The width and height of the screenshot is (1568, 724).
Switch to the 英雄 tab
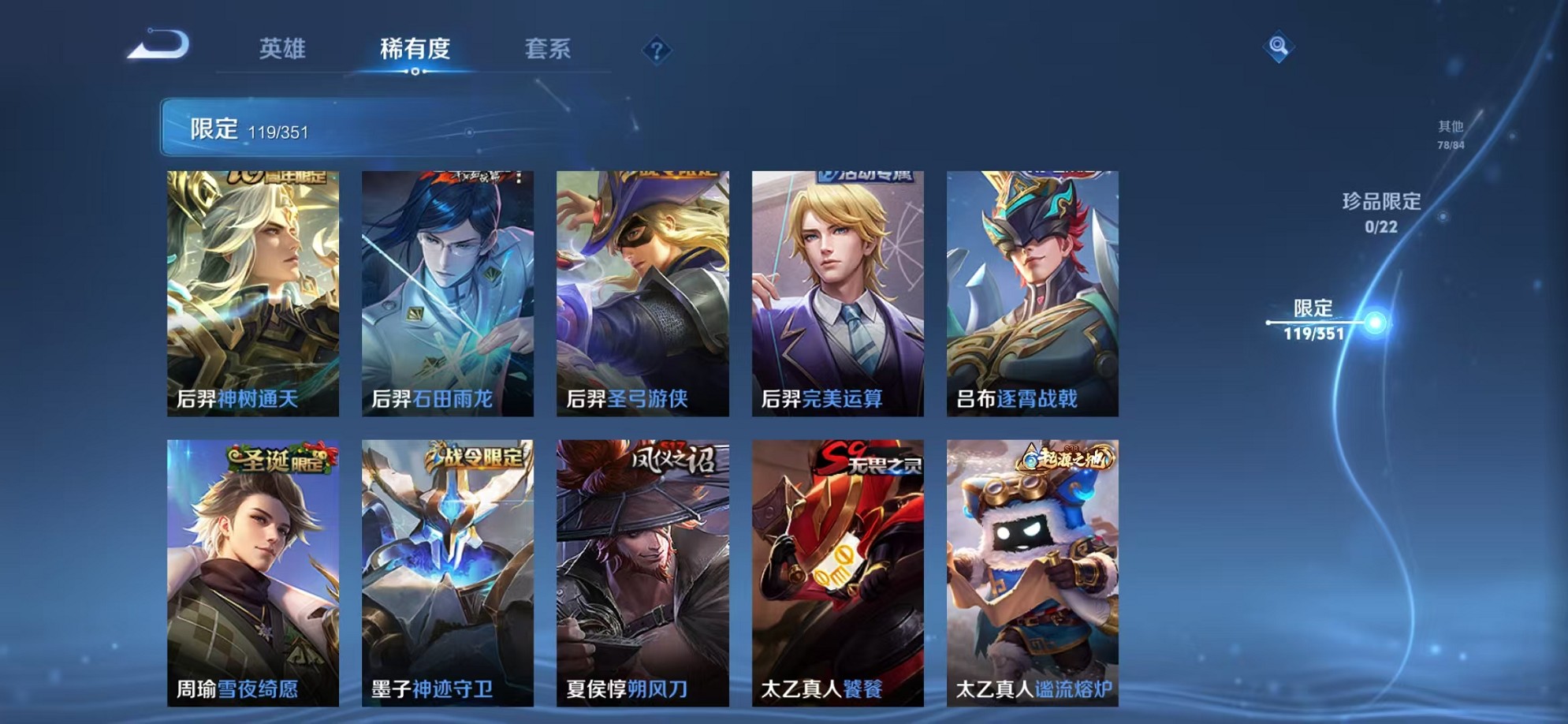click(284, 49)
